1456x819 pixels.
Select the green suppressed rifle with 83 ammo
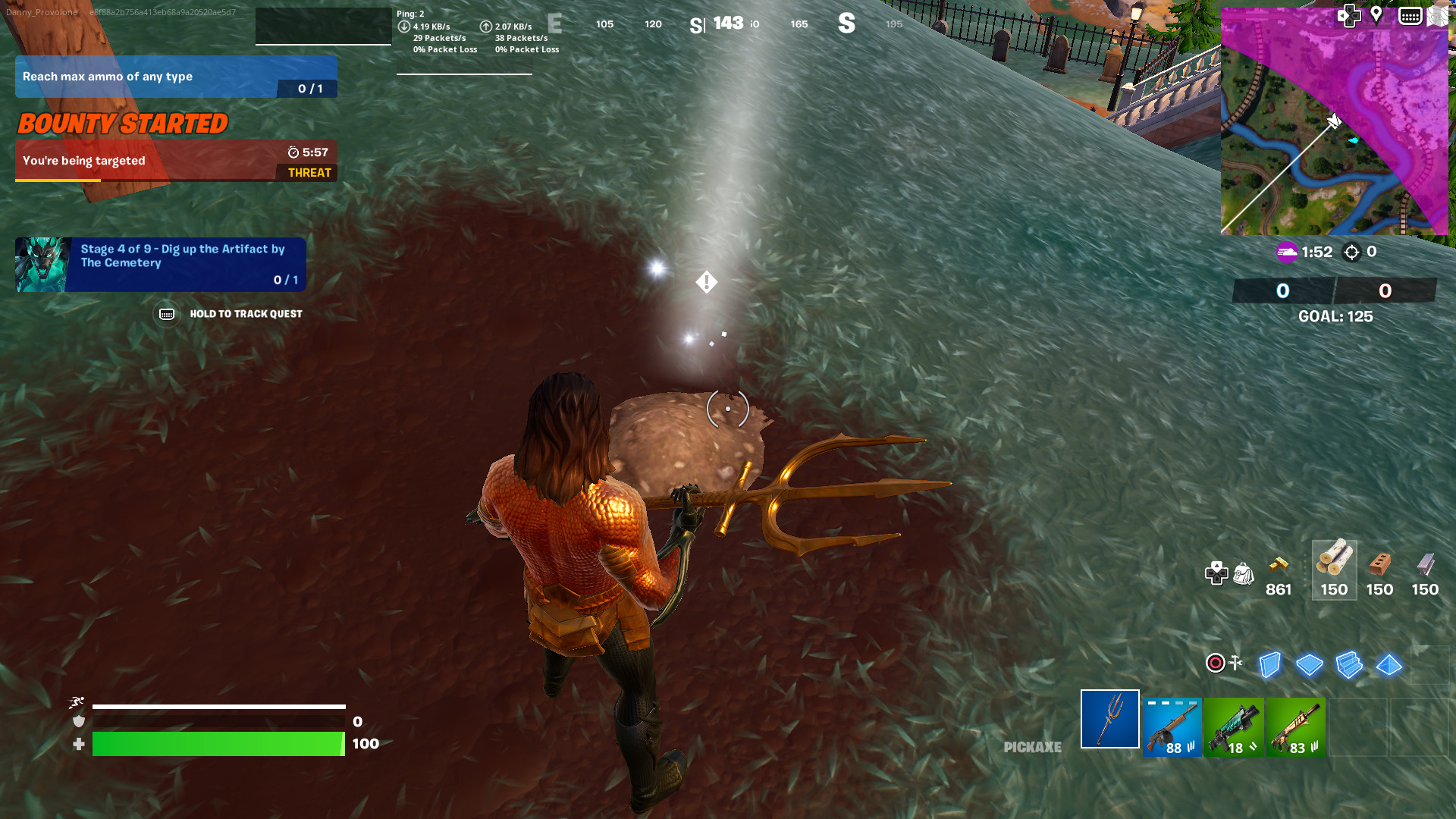click(1295, 726)
